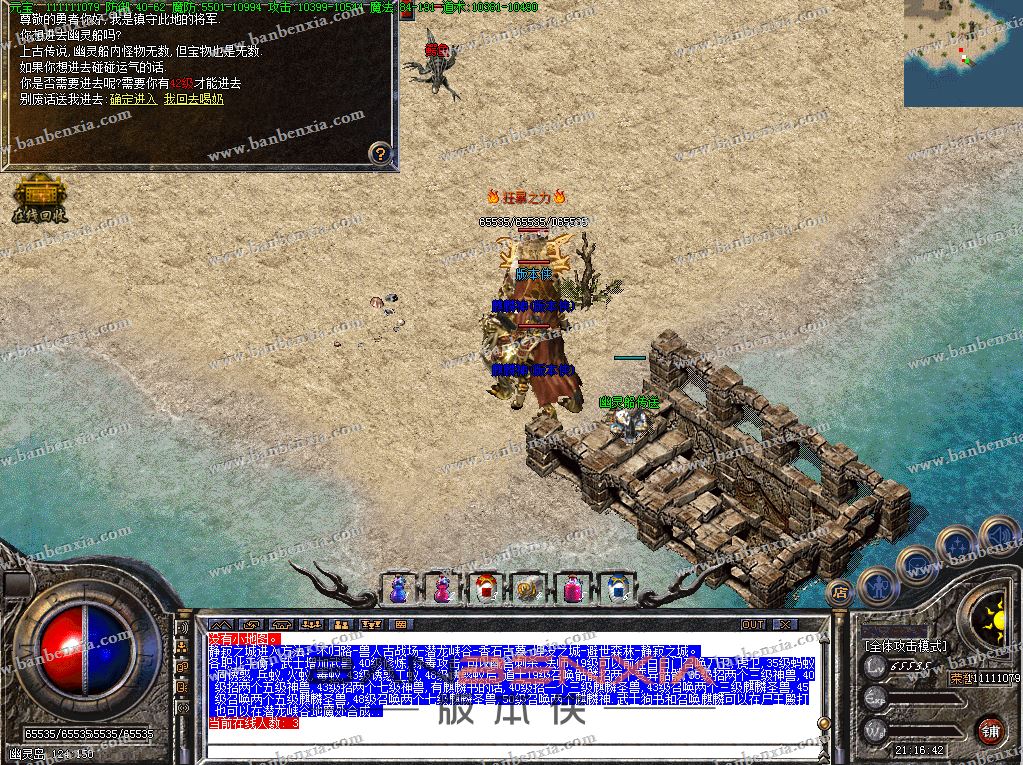Click the question mark help button
The height and width of the screenshot is (765, 1023).
click(379, 153)
